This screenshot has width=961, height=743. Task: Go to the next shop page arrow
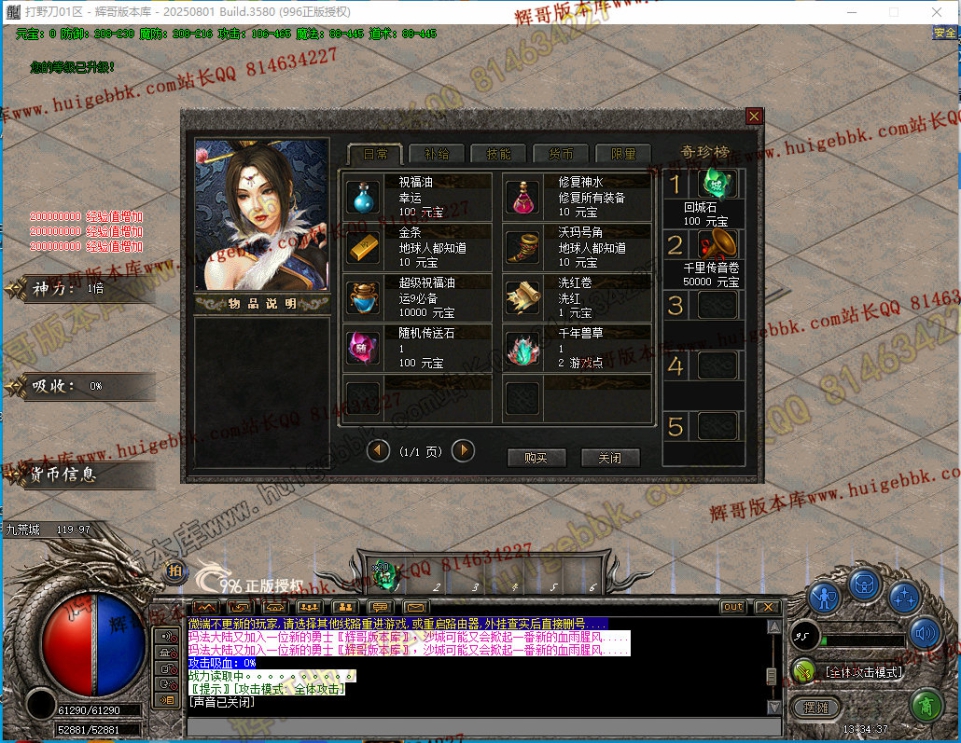pyautogui.click(x=463, y=451)
